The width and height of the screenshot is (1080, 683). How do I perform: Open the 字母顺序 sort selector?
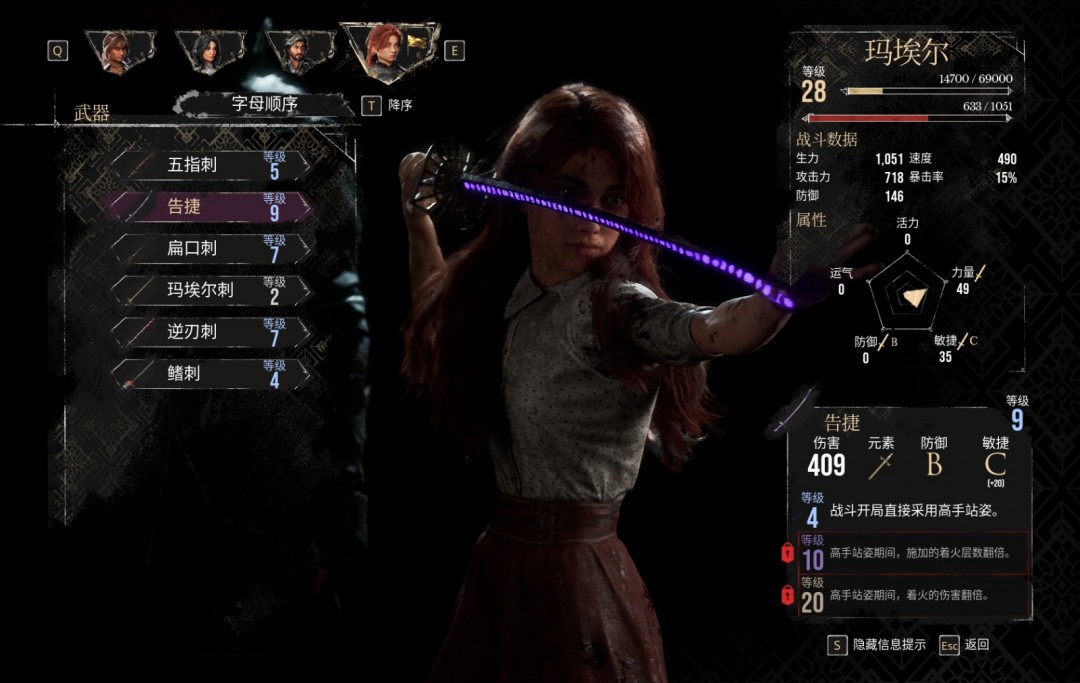click(x=265, y=104)
